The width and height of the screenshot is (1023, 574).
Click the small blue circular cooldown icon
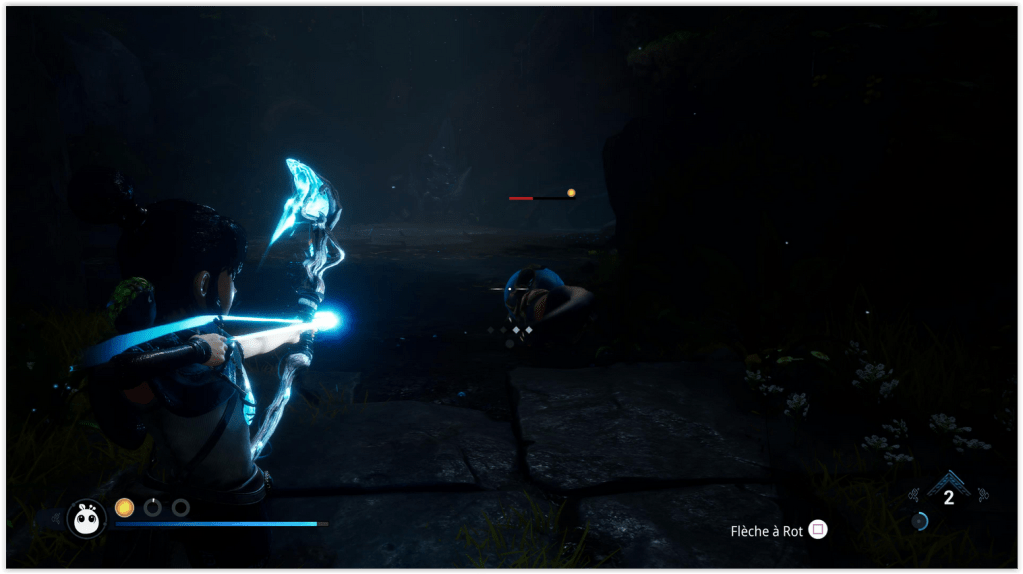(x=919, y=521)
